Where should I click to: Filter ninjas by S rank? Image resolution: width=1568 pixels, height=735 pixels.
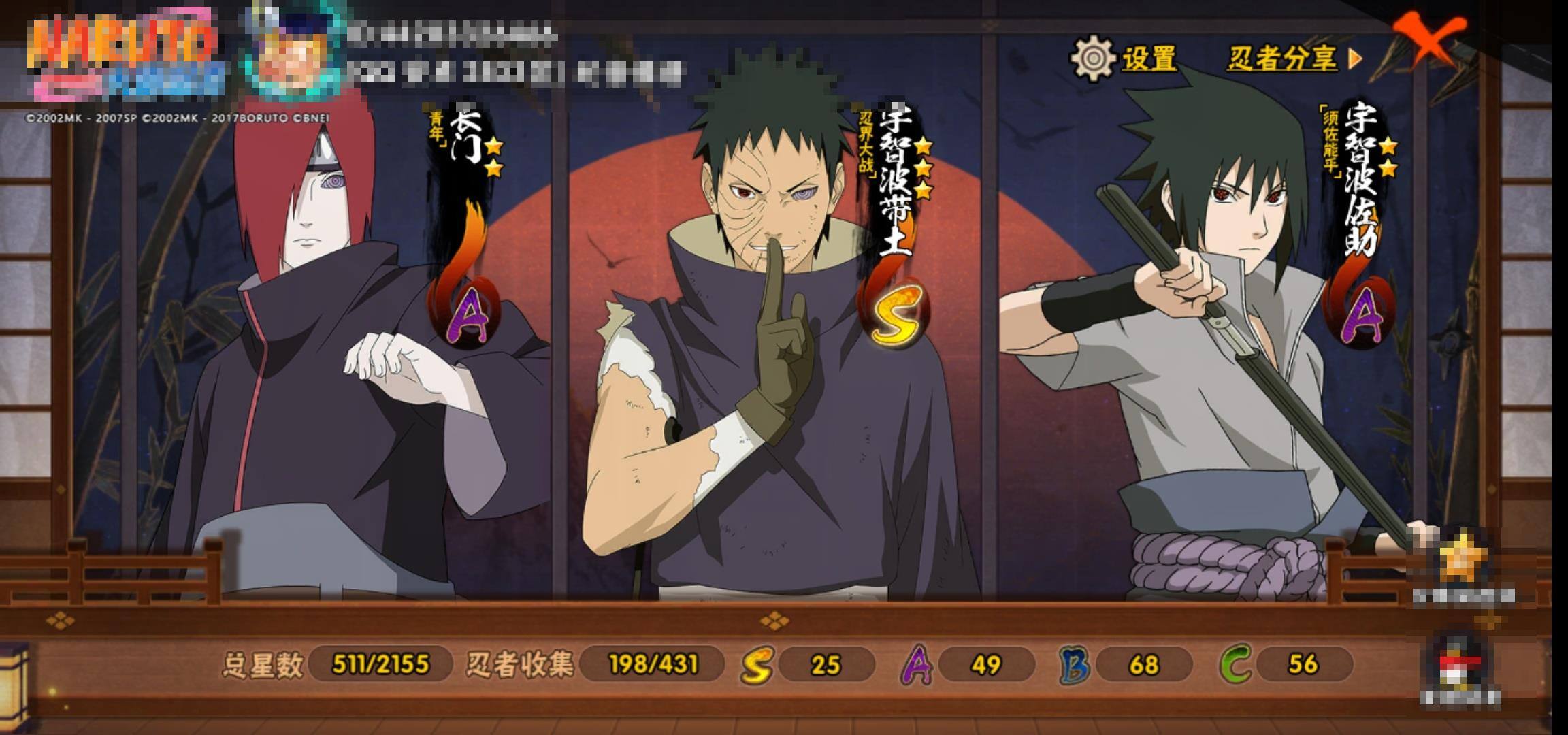(757, 664)
